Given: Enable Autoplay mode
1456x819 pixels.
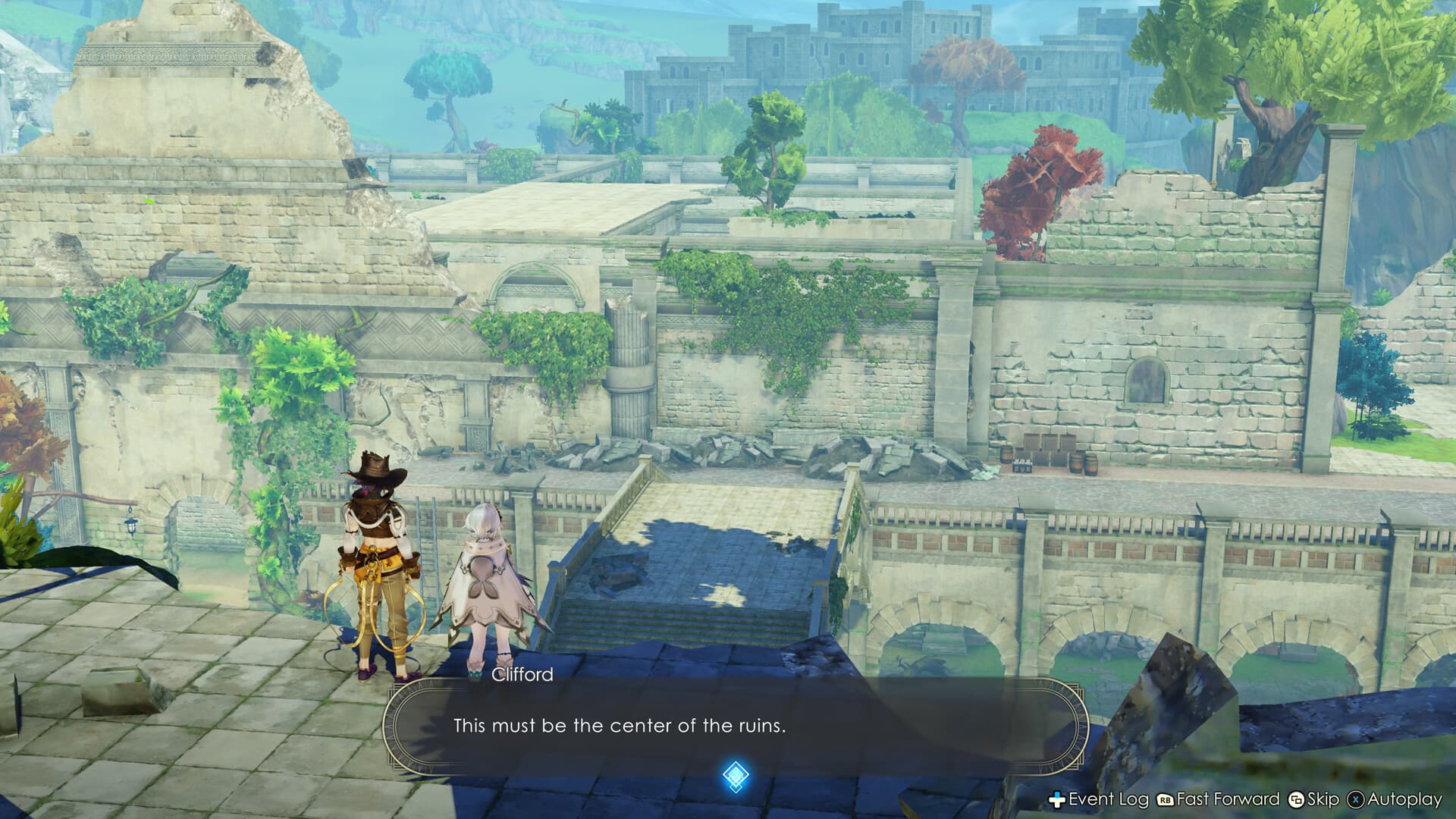Looking at the screenshot, I should 1404,799.
